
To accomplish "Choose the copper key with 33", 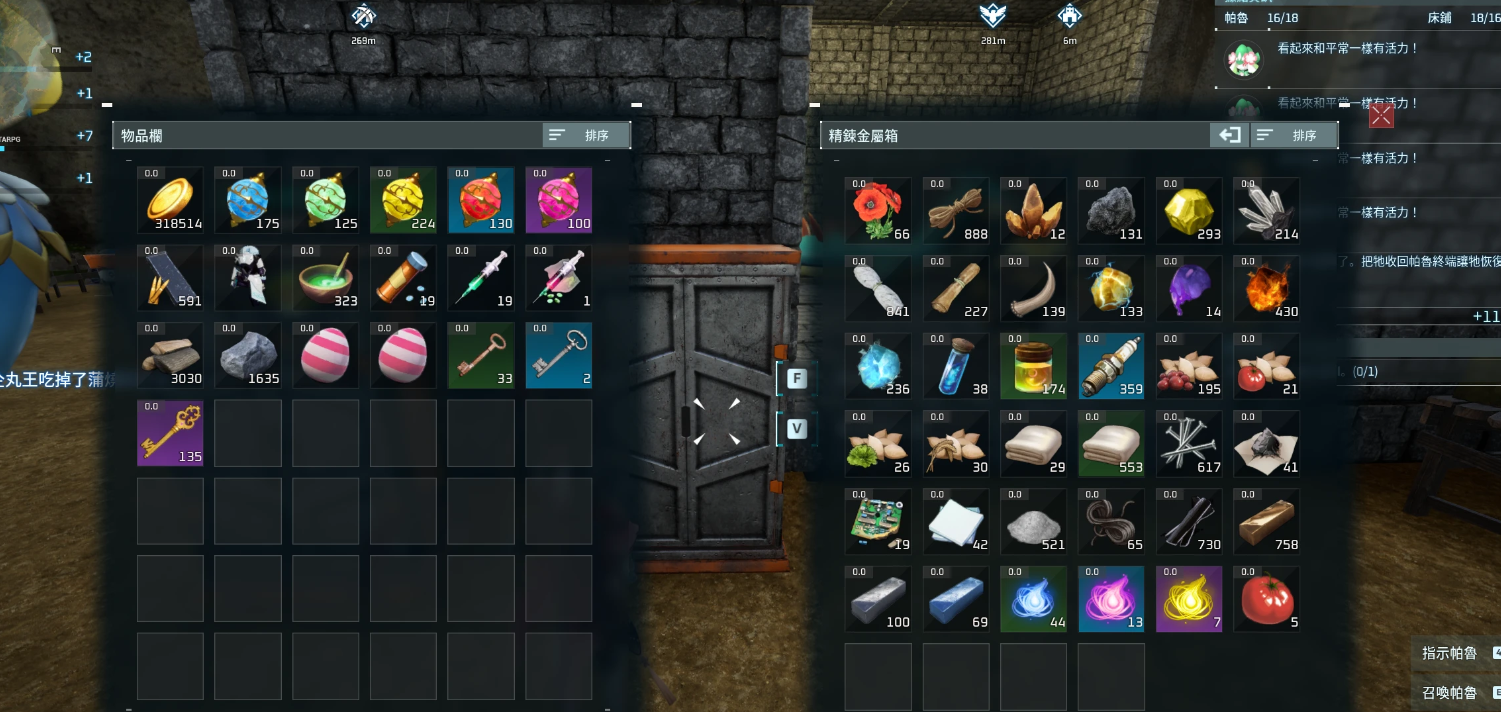I will click(x=481, y=355).
